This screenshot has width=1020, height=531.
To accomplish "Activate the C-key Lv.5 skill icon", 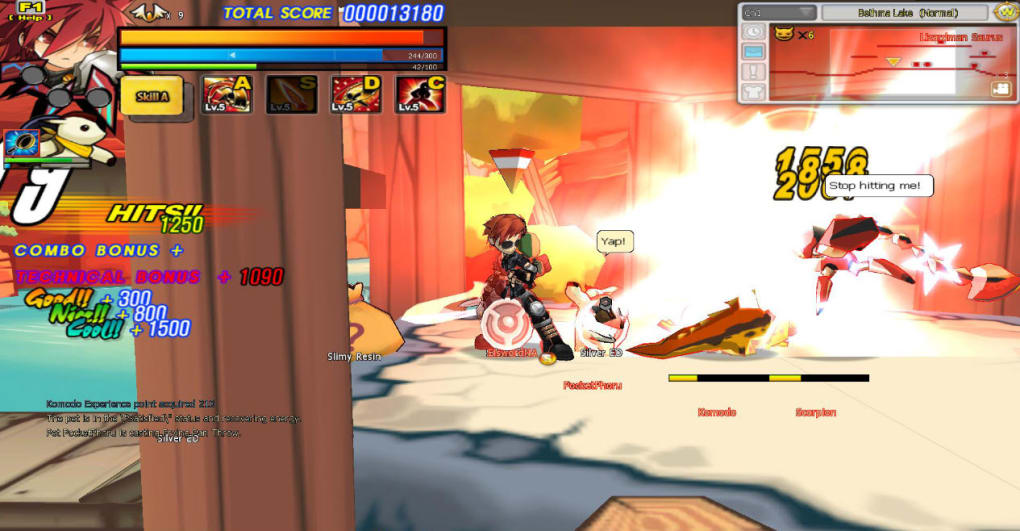I will point(420,95).
